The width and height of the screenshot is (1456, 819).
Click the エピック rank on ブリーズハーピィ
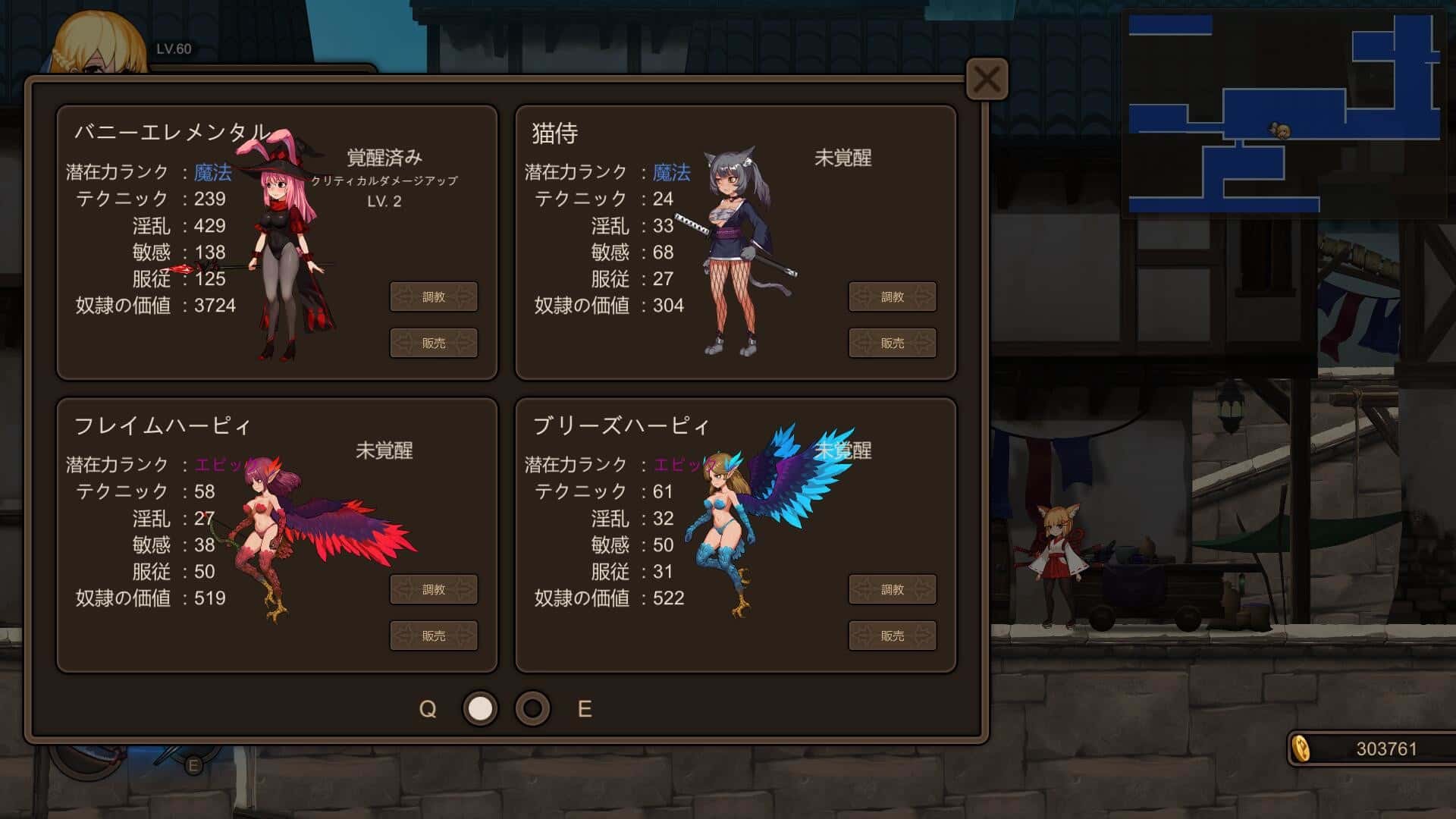pos(677,466)
